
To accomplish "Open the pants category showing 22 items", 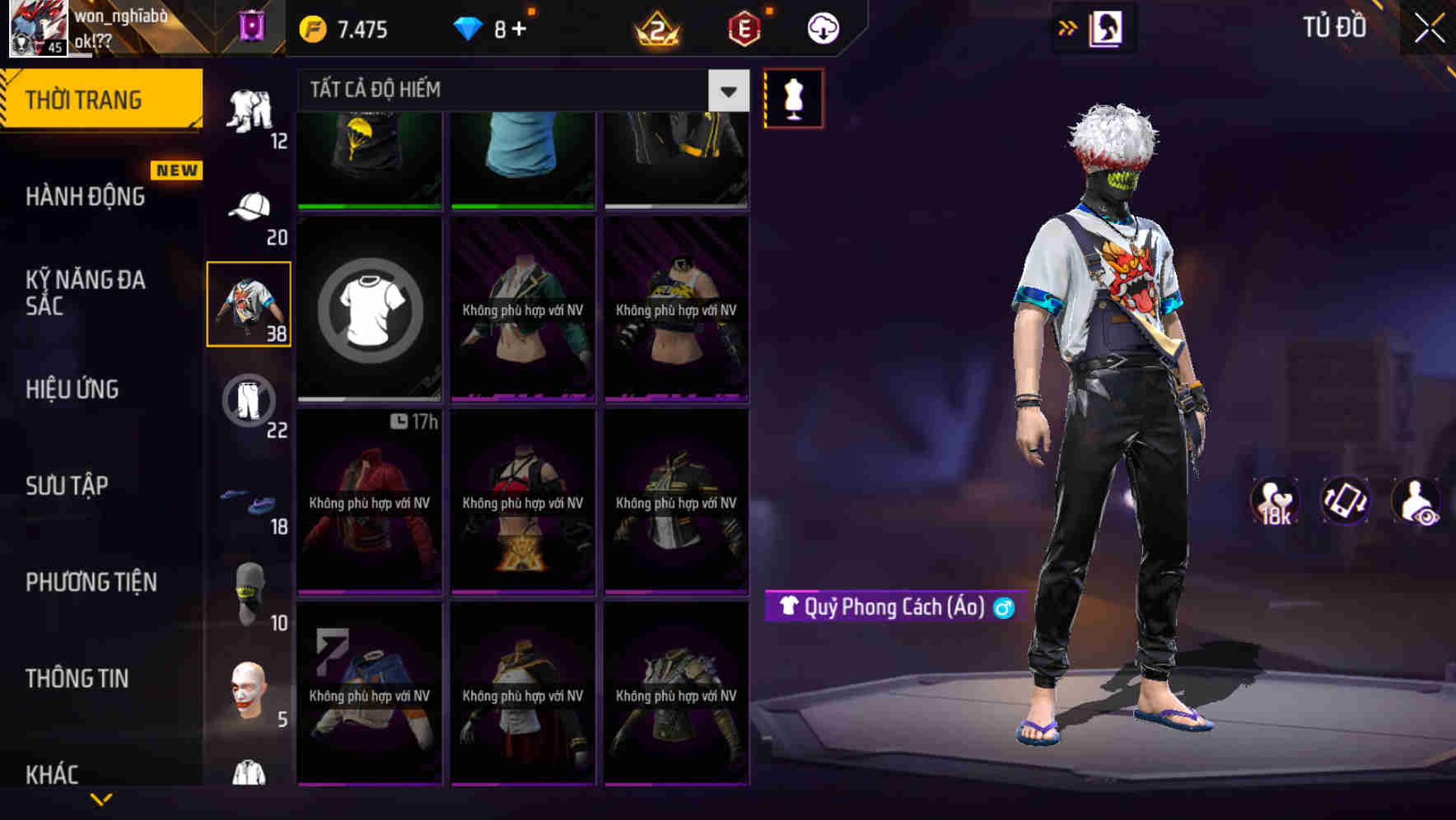I will (250, 399).
